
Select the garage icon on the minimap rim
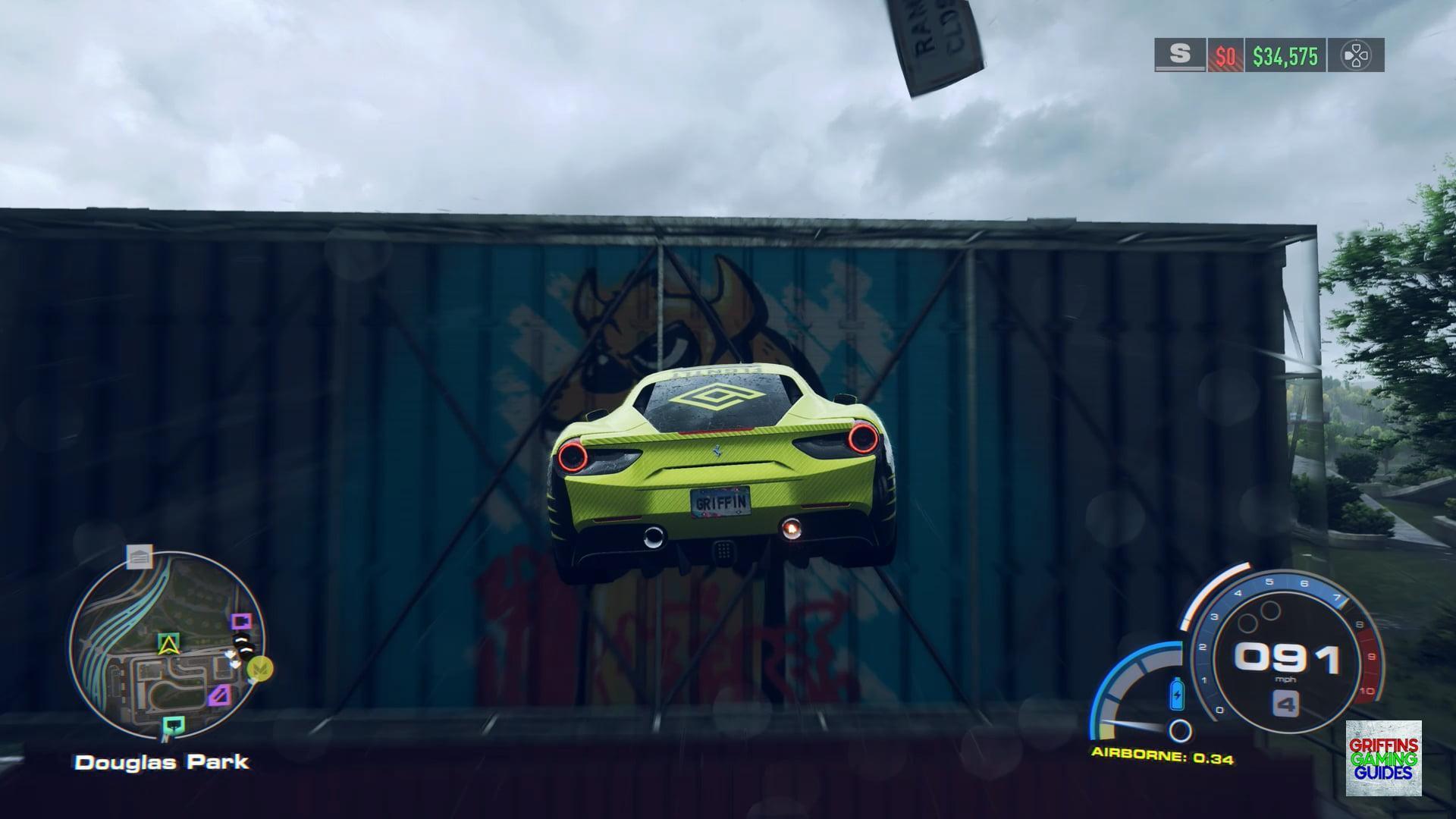click(140, 558)
